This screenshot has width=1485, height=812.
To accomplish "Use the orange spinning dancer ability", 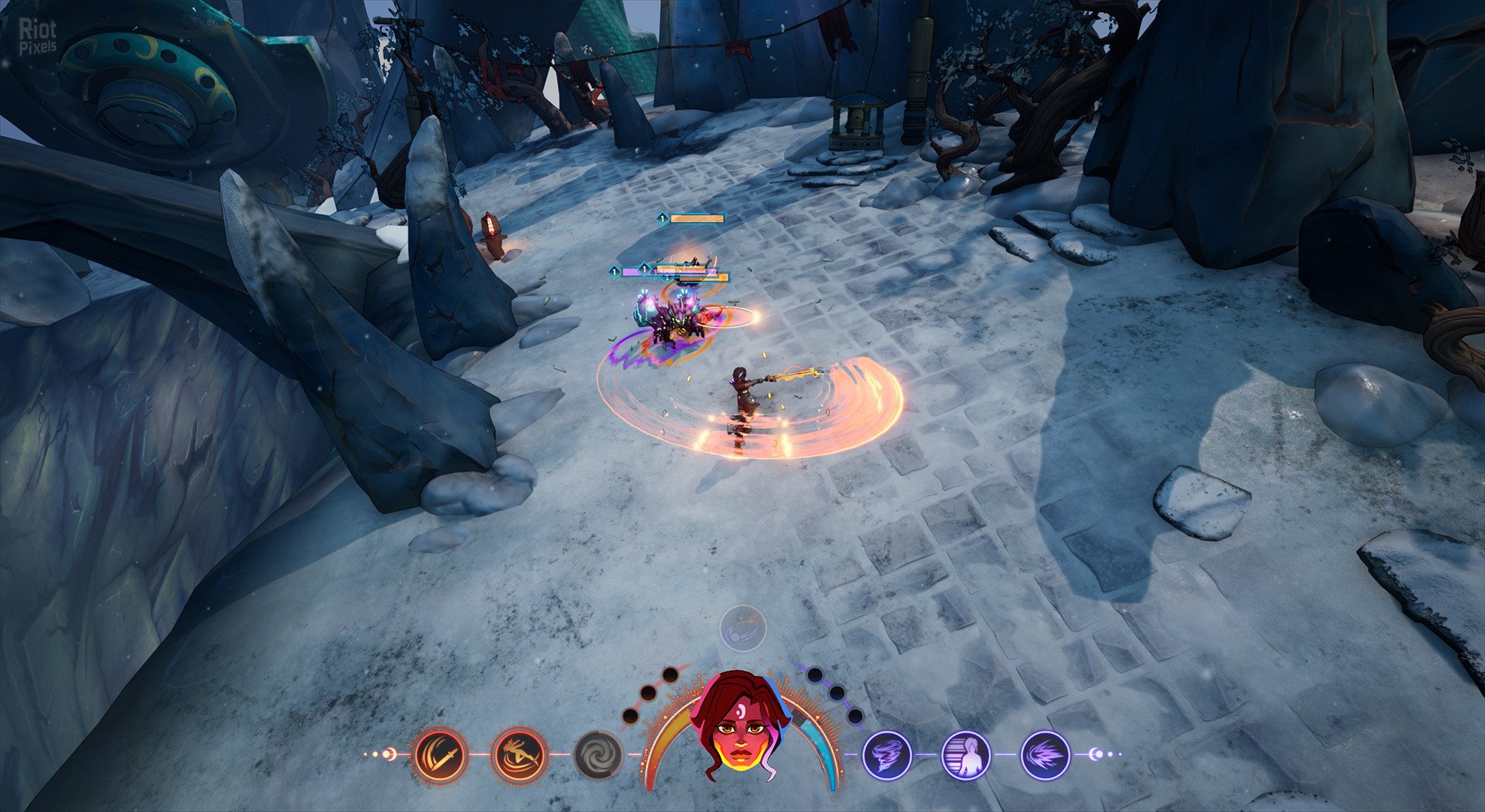I will coord(519,754).
